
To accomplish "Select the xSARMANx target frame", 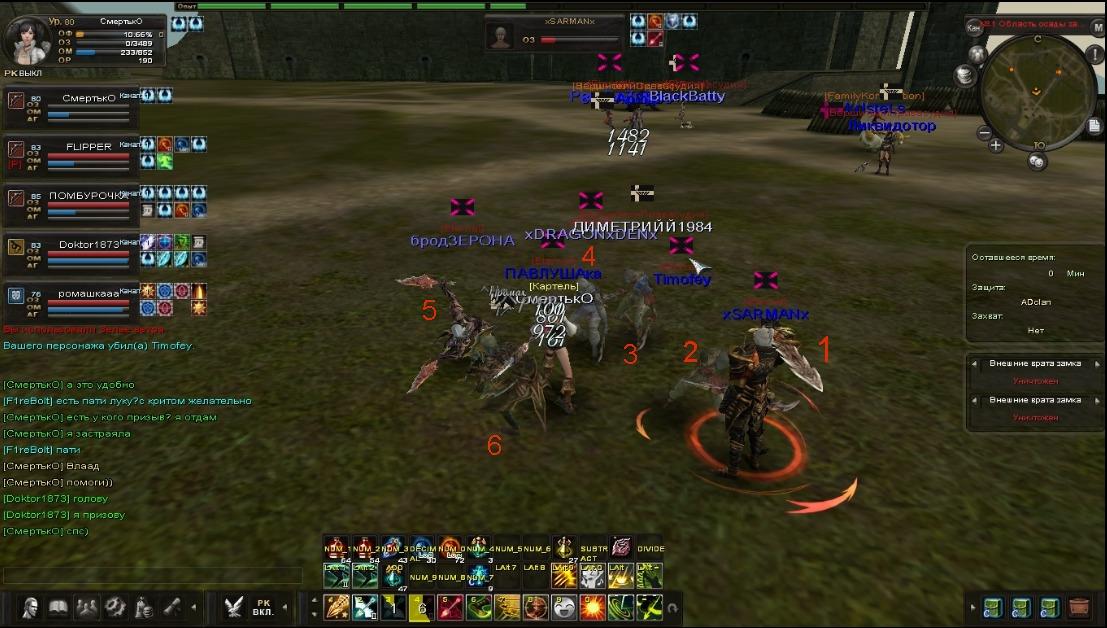I will [553, 33].
